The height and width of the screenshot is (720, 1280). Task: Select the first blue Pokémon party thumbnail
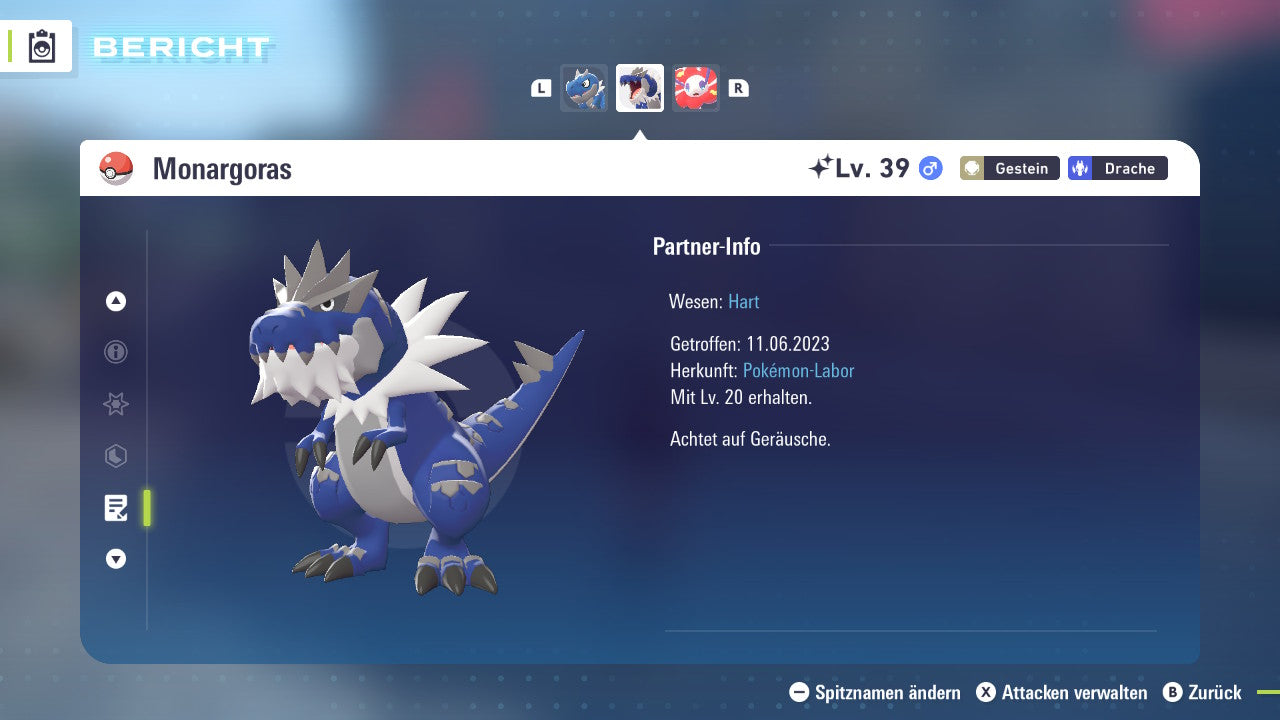[x=584, y=88]
